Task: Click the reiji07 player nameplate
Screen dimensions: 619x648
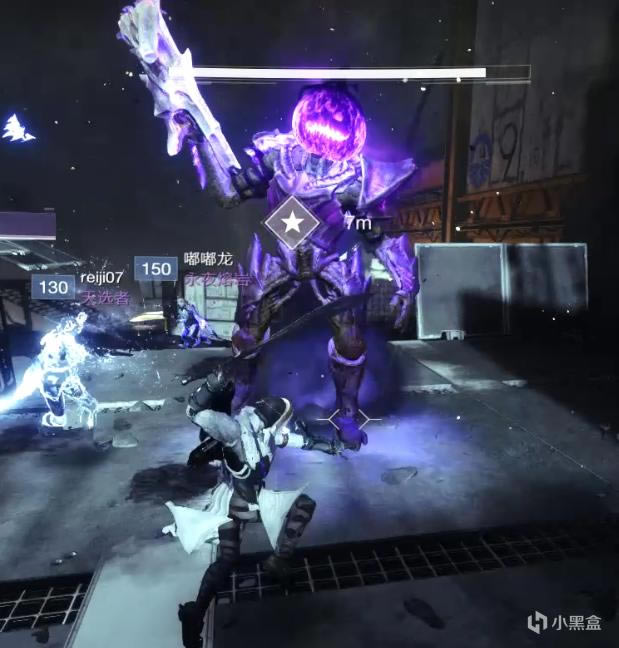Action: tap(102, 277)
